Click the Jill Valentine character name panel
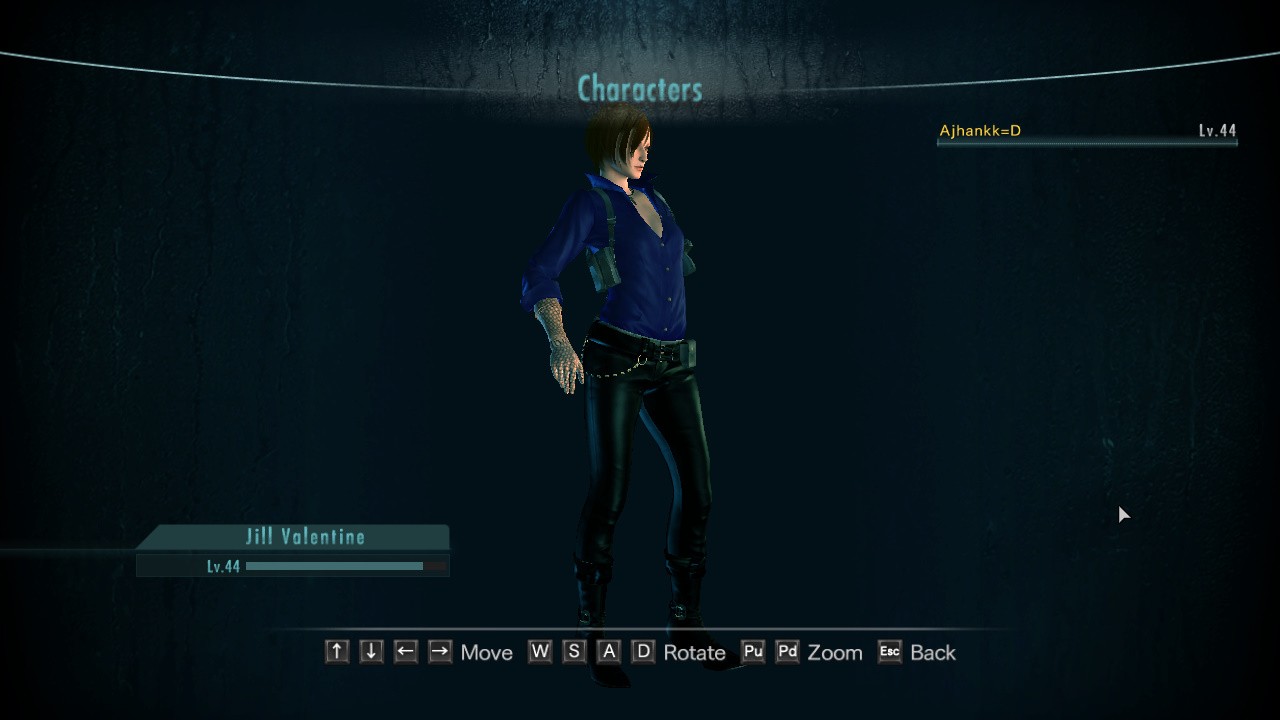1280x720 pixels. [304, 537]
